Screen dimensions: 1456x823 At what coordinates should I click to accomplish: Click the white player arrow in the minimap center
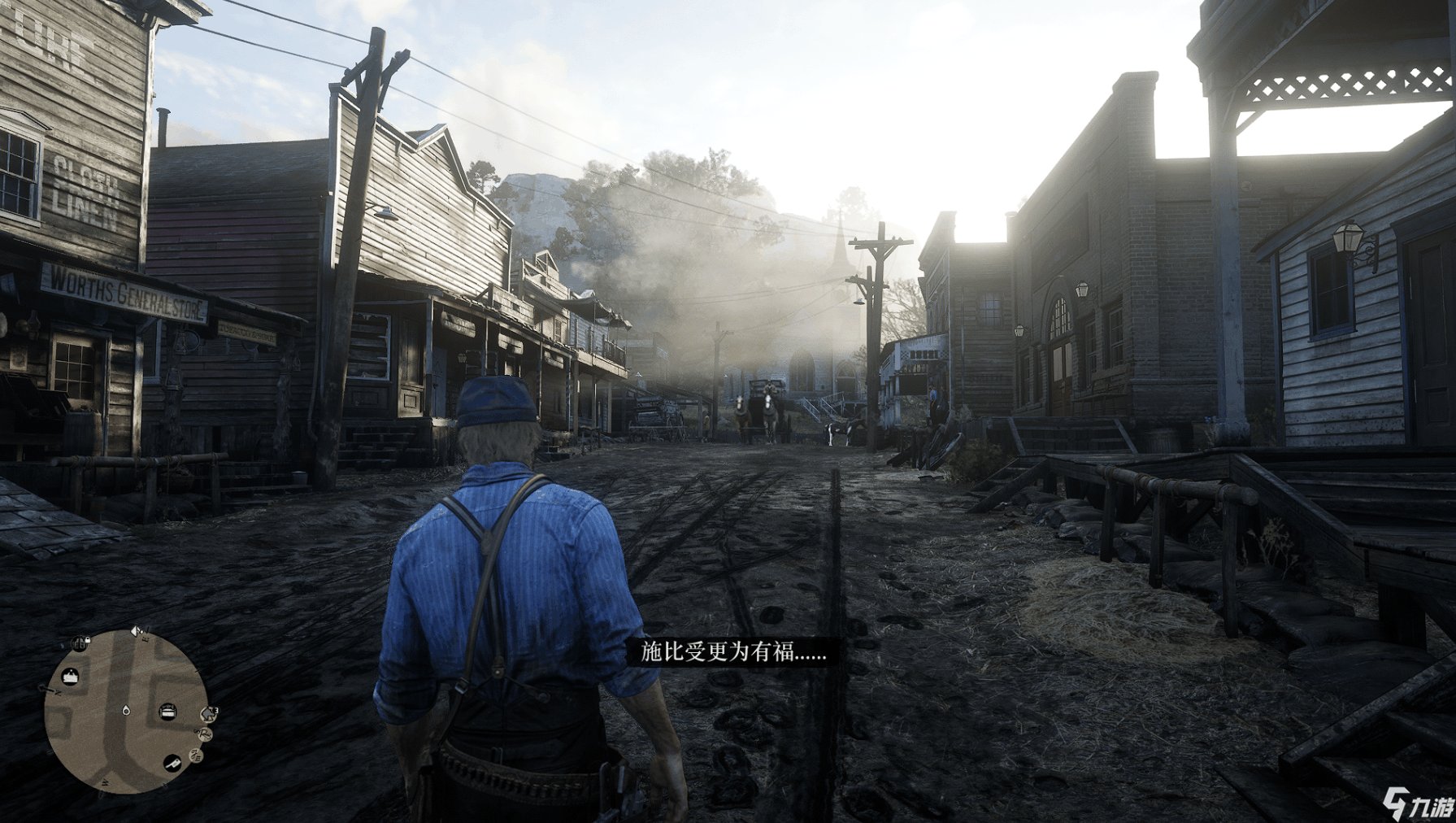click(x=125, y=710)
